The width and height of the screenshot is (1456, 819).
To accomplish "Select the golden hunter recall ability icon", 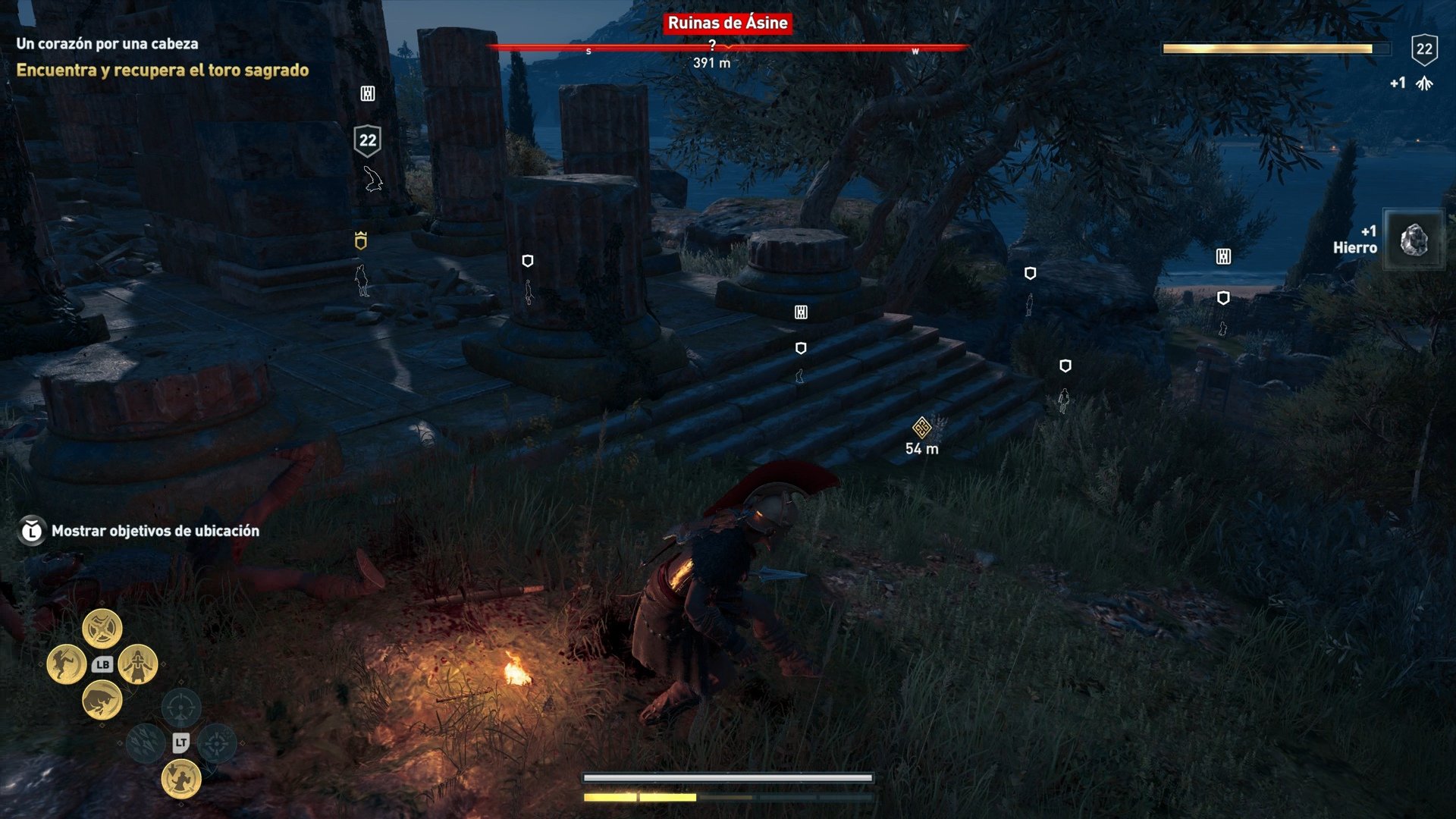I will (181, 779).
